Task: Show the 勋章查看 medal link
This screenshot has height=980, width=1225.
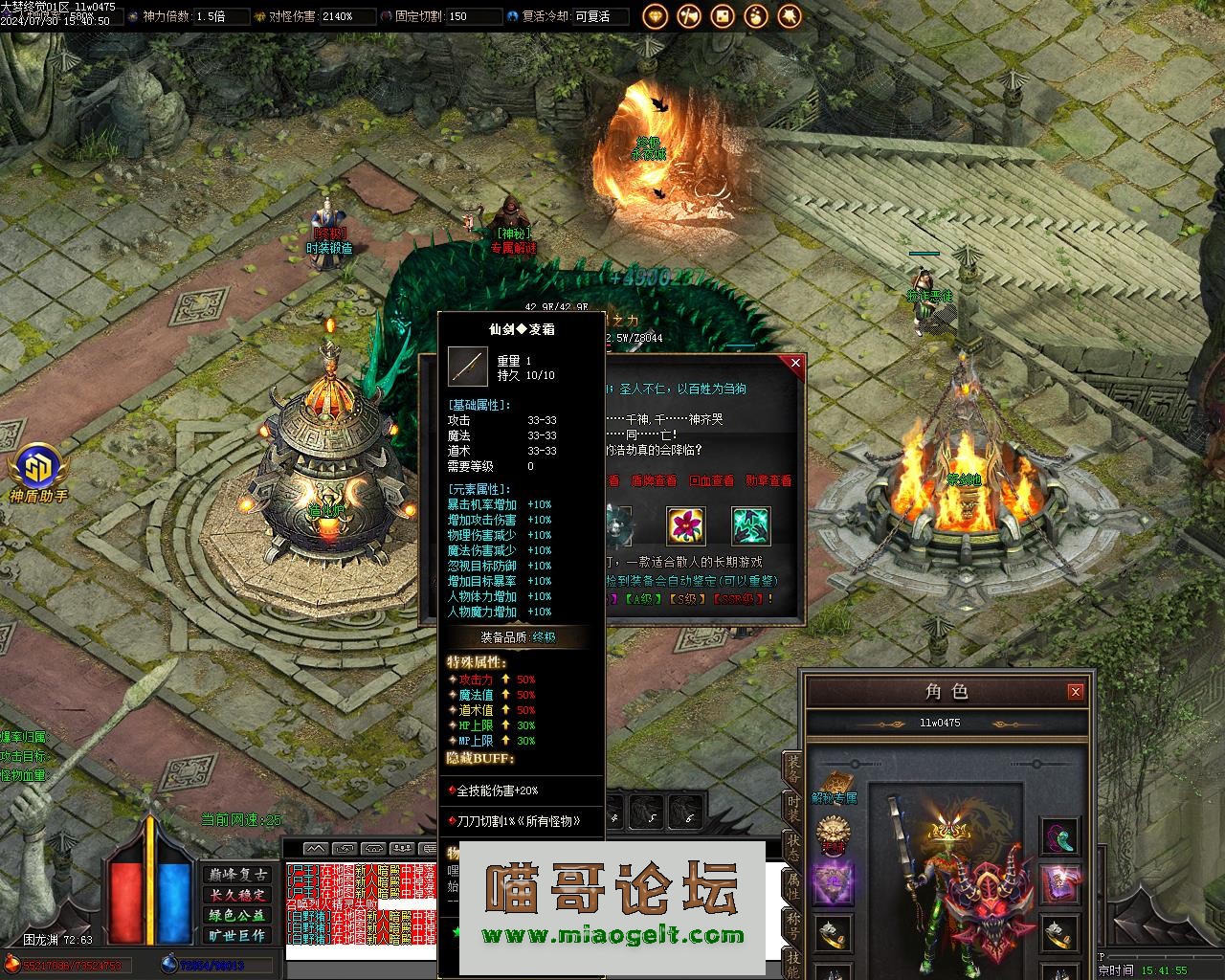Action: [x=768, y=480]
